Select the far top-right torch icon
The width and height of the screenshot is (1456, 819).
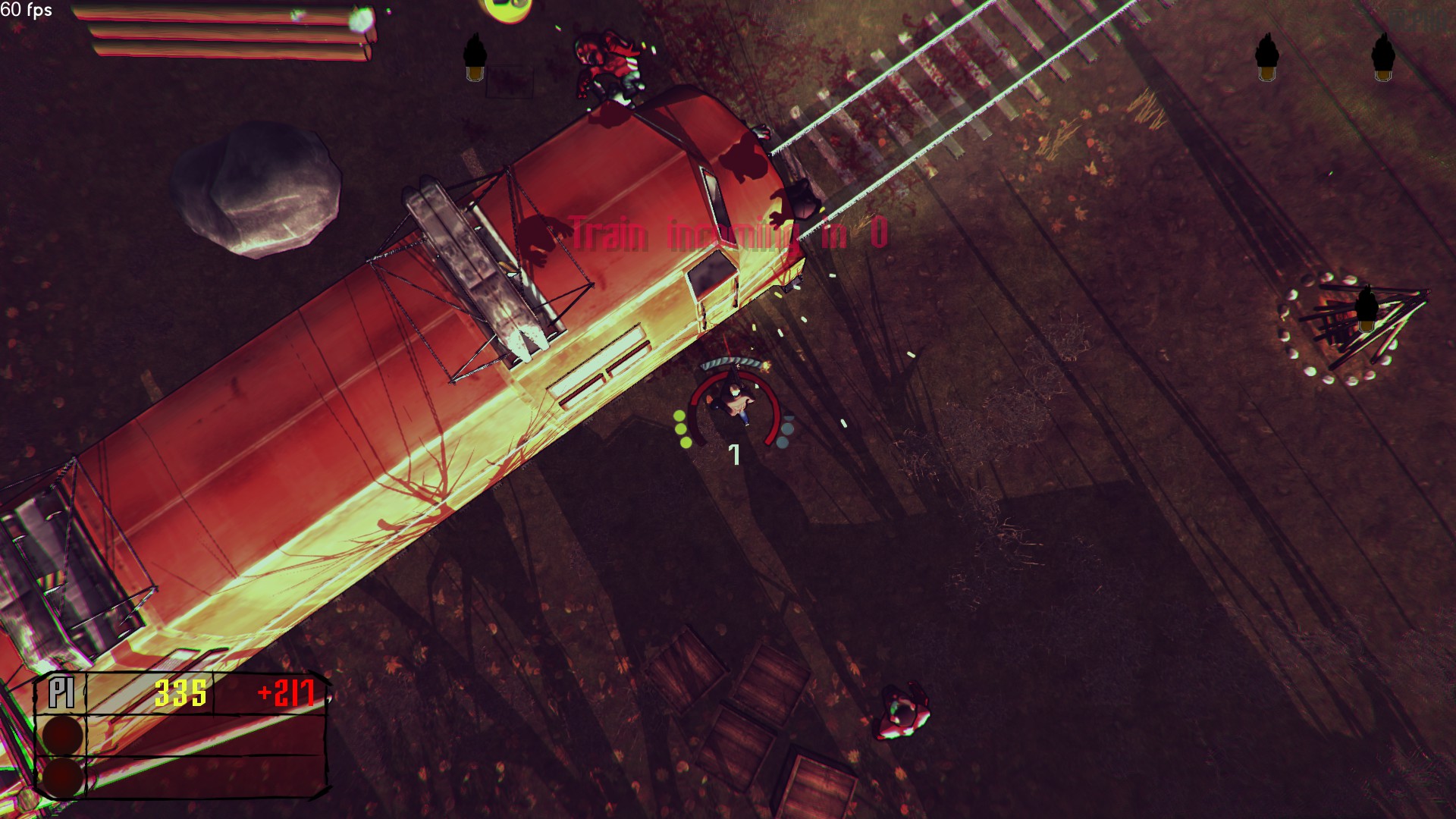(x=1382, y=57)
